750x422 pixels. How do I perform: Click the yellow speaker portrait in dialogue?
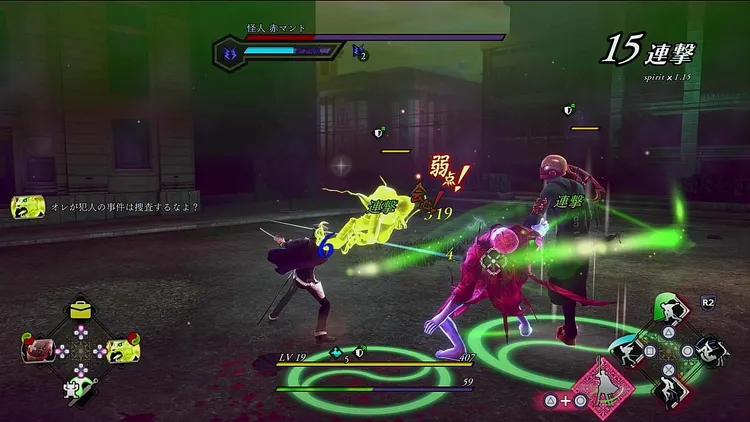point(25,207)
